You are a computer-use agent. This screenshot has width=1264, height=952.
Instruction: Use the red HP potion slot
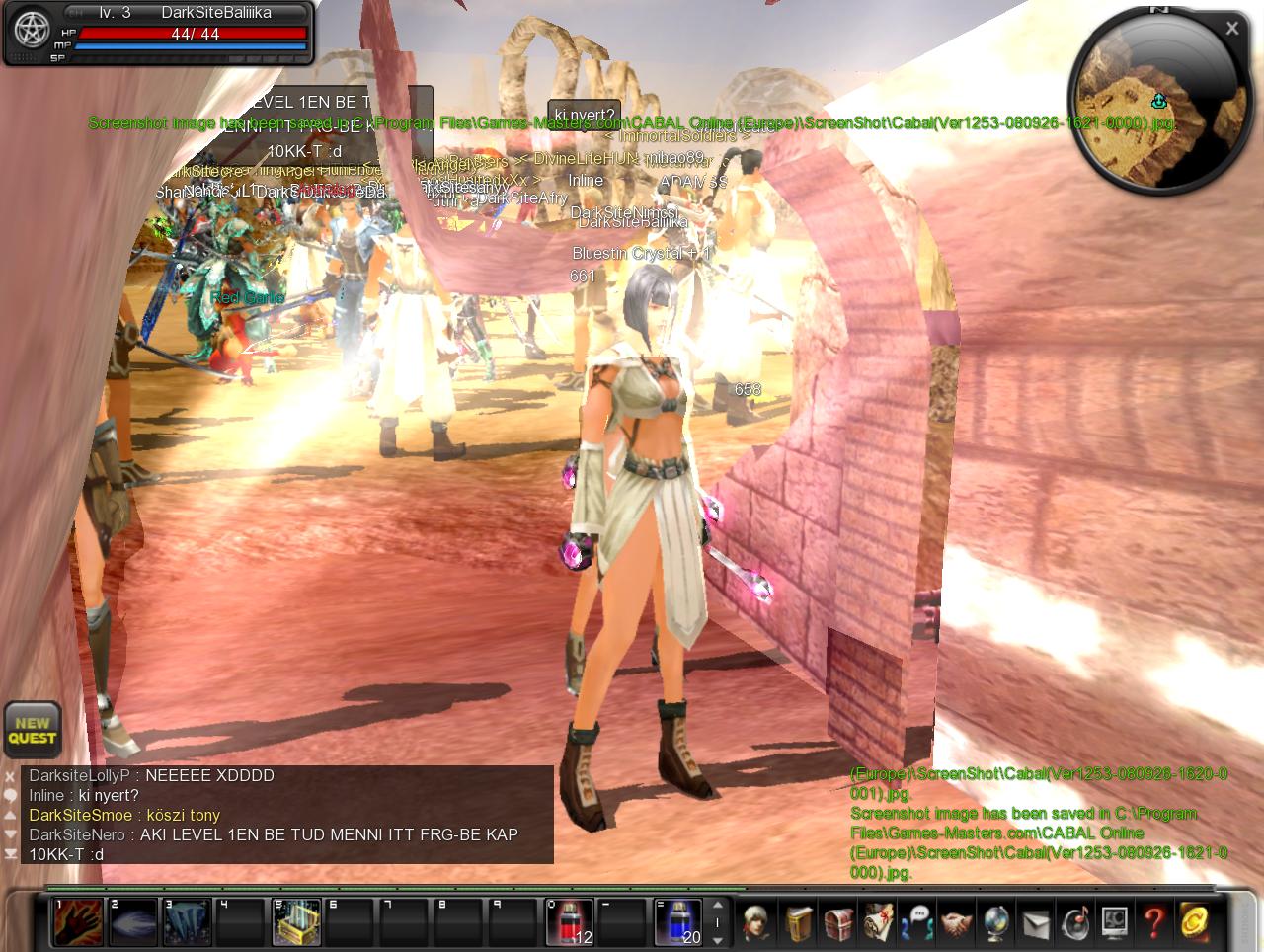click(x=570, y=922)
